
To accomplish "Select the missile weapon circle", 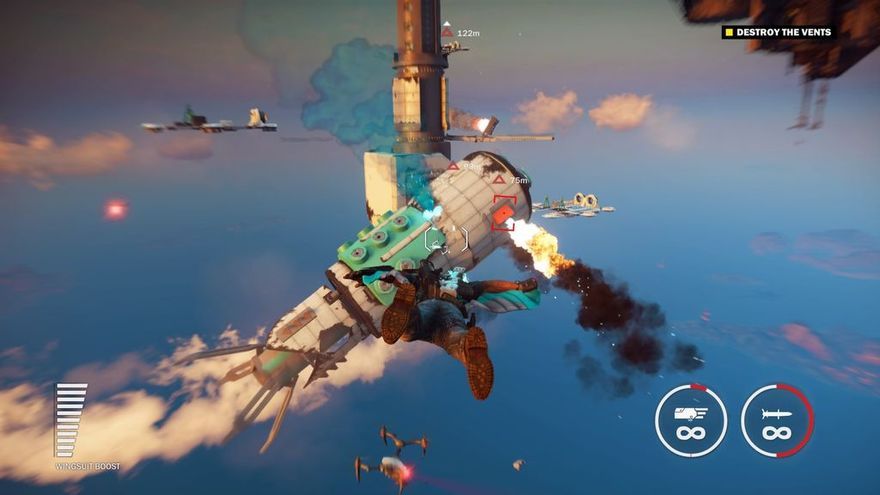I will [x=777, y=421].
